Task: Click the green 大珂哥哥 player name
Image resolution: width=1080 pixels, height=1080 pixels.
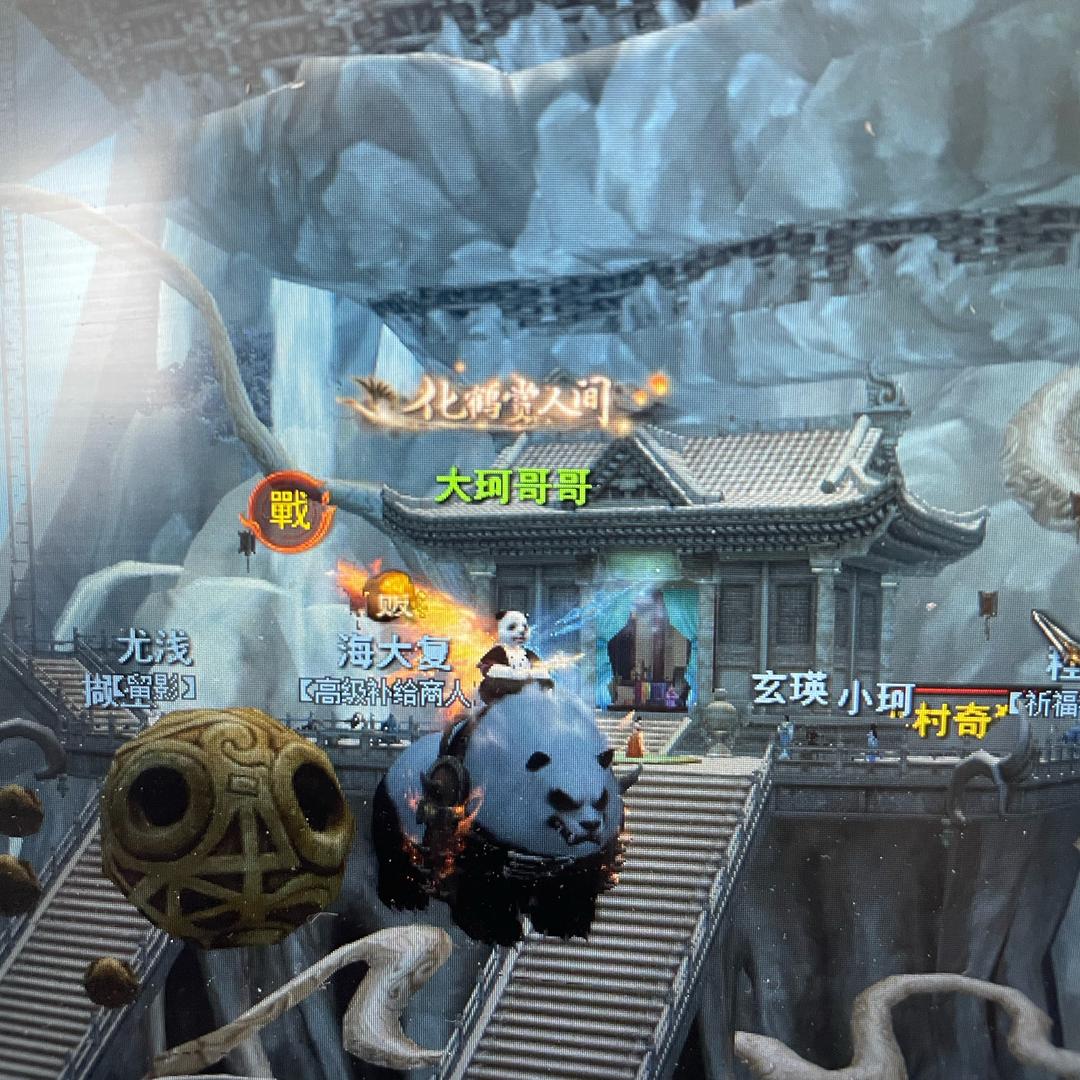Action: 513,488
